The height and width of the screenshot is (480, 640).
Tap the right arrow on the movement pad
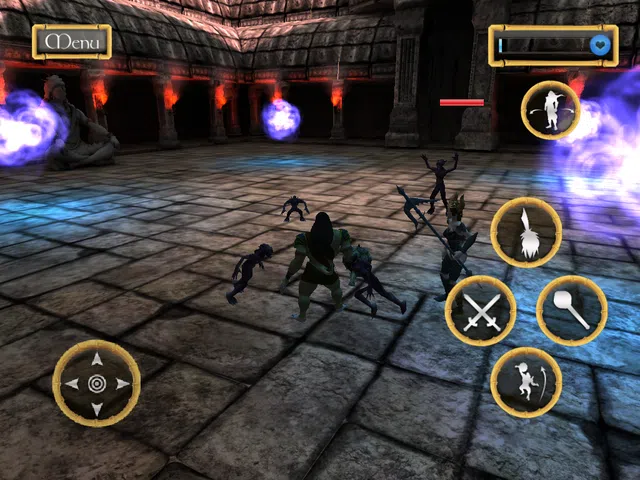[122, 384]
